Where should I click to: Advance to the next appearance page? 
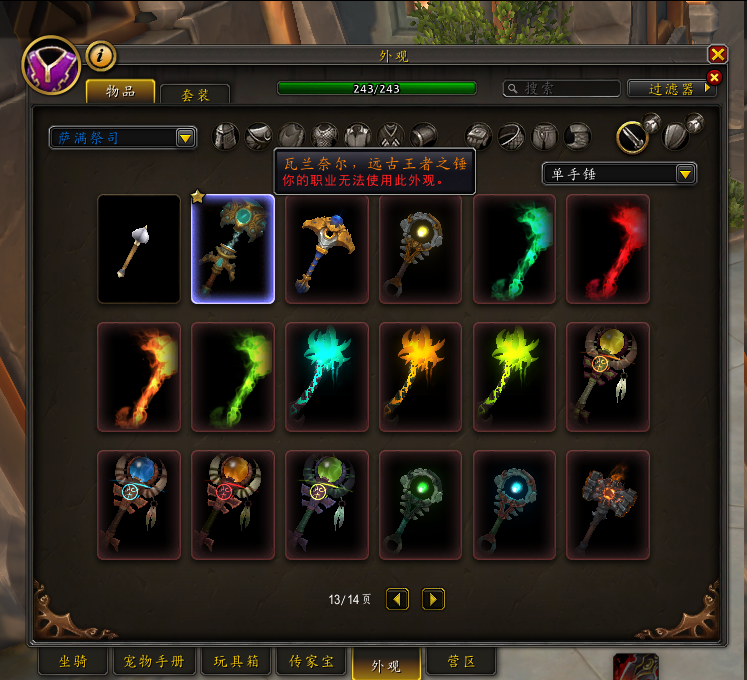(x=433, y=599)
